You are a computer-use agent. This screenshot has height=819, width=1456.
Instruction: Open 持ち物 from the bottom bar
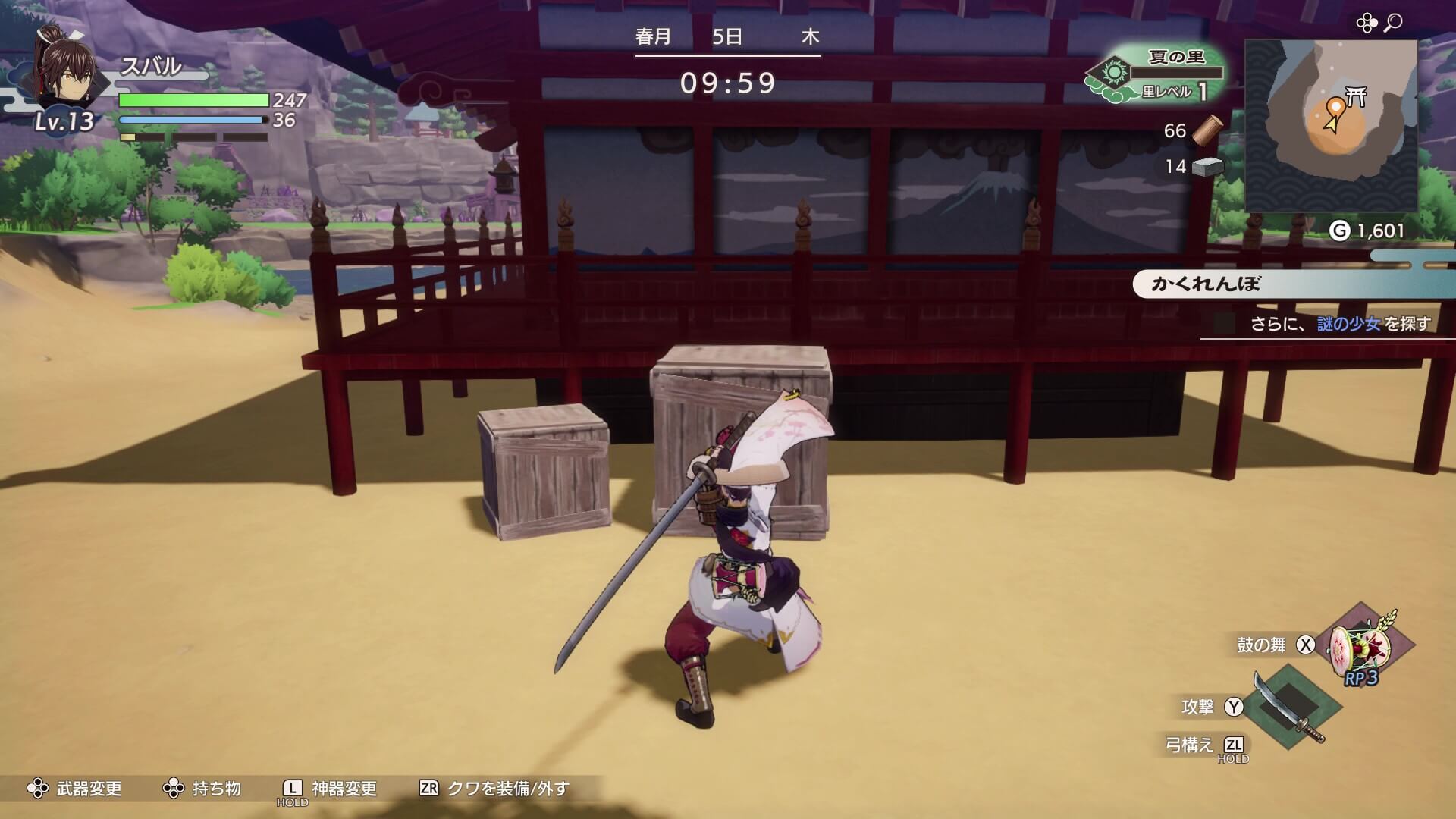(213, 789)
